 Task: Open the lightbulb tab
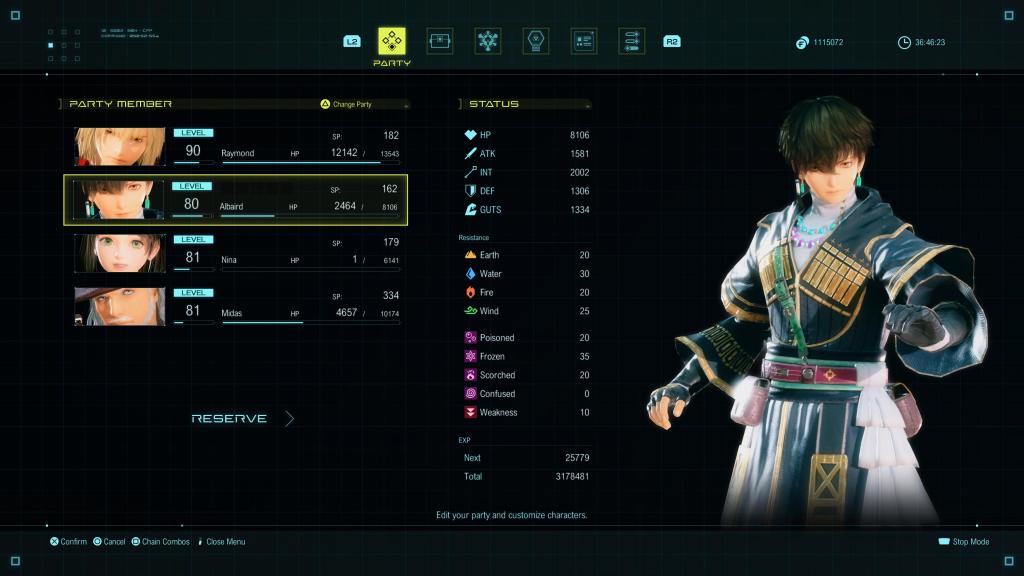click(536, 41)
